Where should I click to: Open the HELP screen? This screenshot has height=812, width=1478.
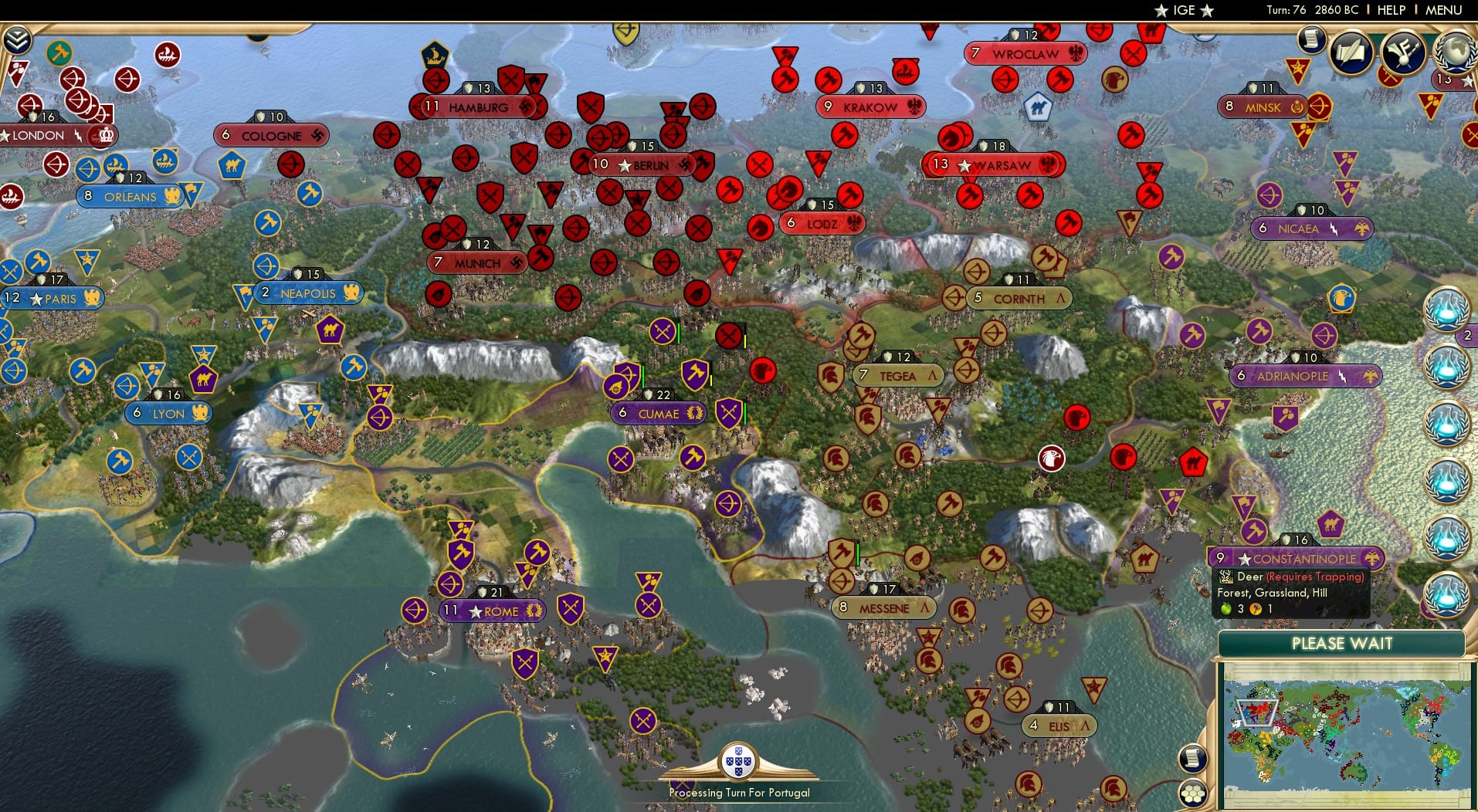pyautogui.click(x=1390, y=10)
